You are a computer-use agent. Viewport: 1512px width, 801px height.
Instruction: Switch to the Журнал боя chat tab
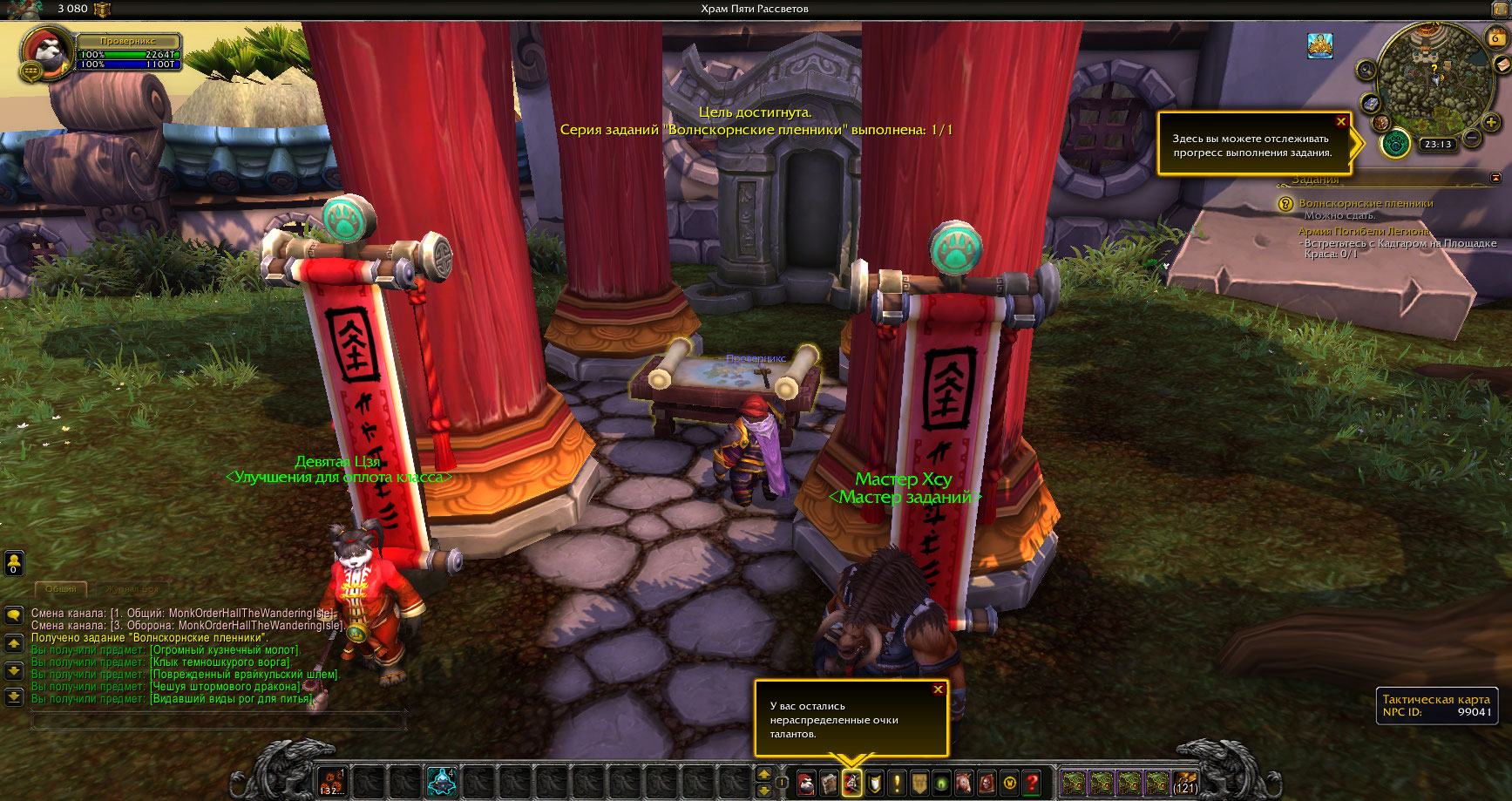click(132, 589)
